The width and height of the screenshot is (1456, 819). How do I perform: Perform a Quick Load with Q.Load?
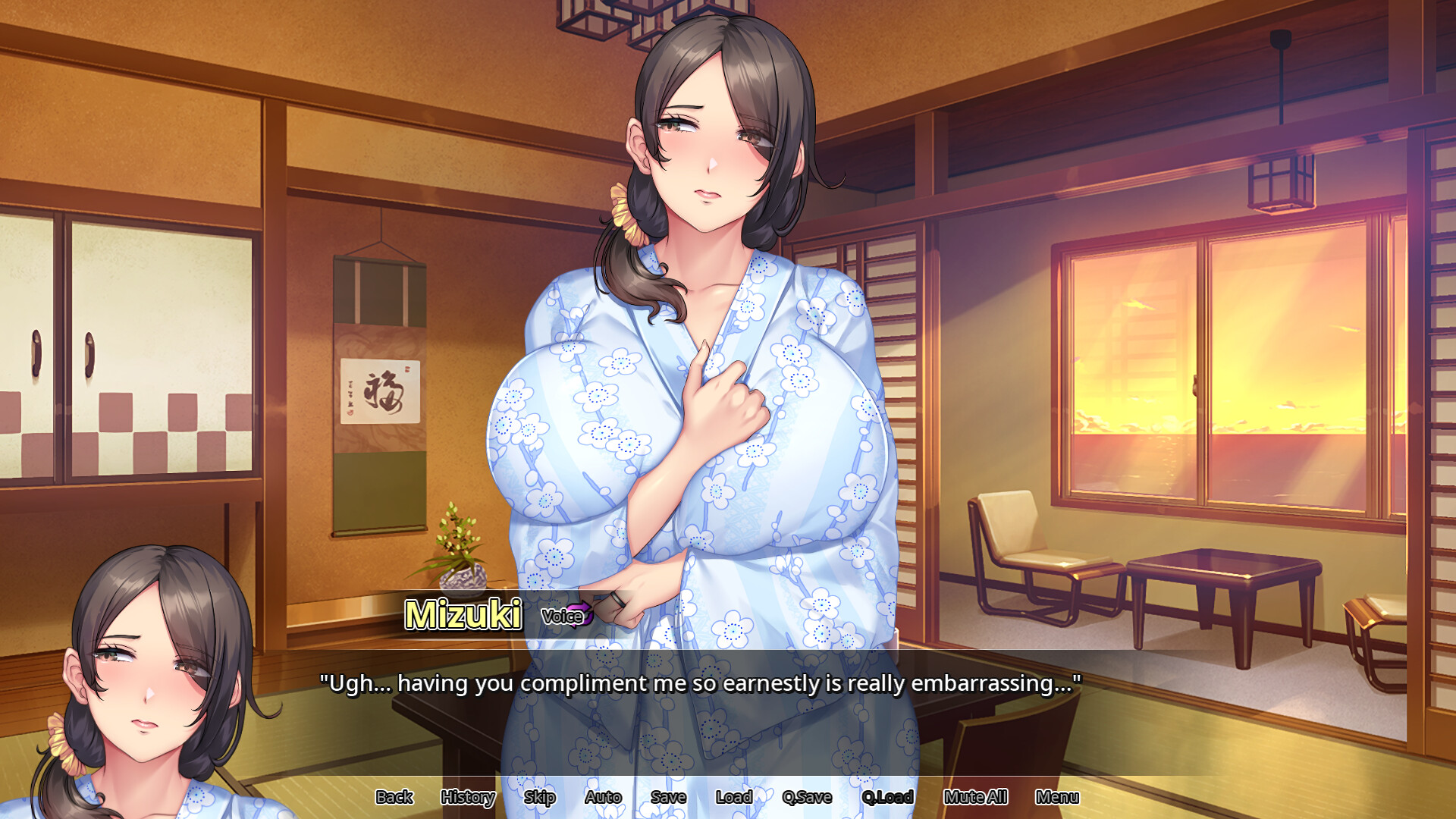pos(889,797)
